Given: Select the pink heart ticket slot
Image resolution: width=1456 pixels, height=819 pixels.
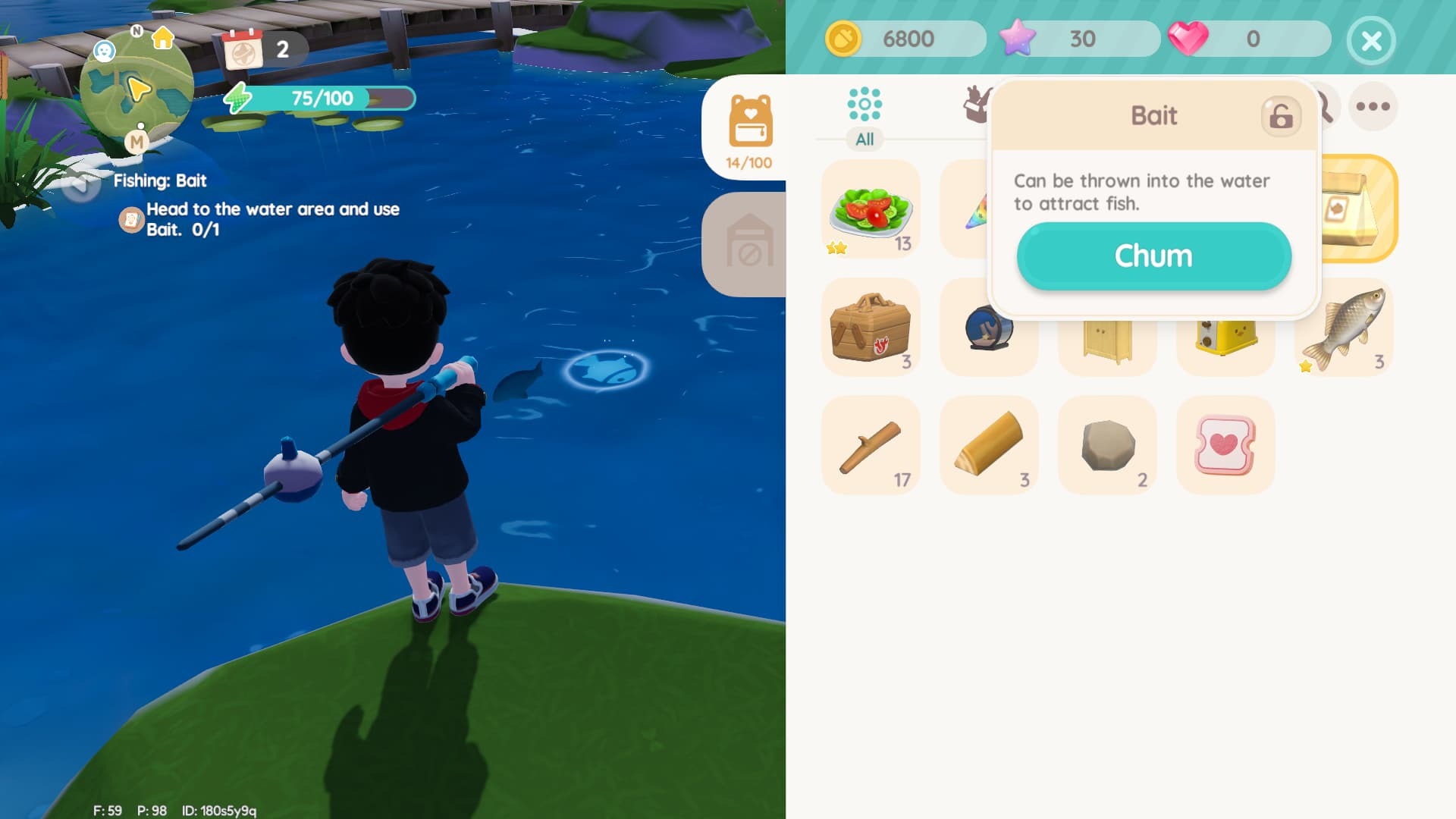Looking at the screenshot, I should click(x=1225, y=446).
